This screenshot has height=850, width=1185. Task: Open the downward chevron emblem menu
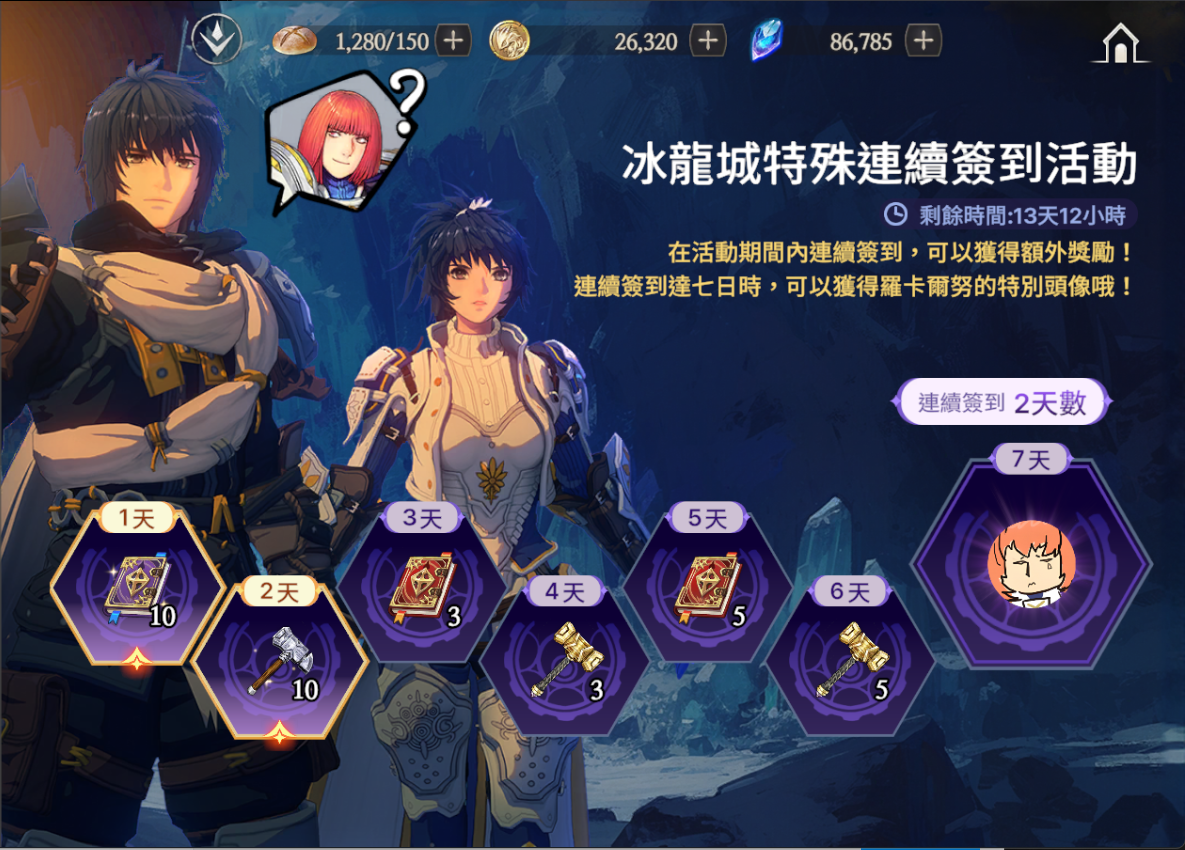point(217,41)
